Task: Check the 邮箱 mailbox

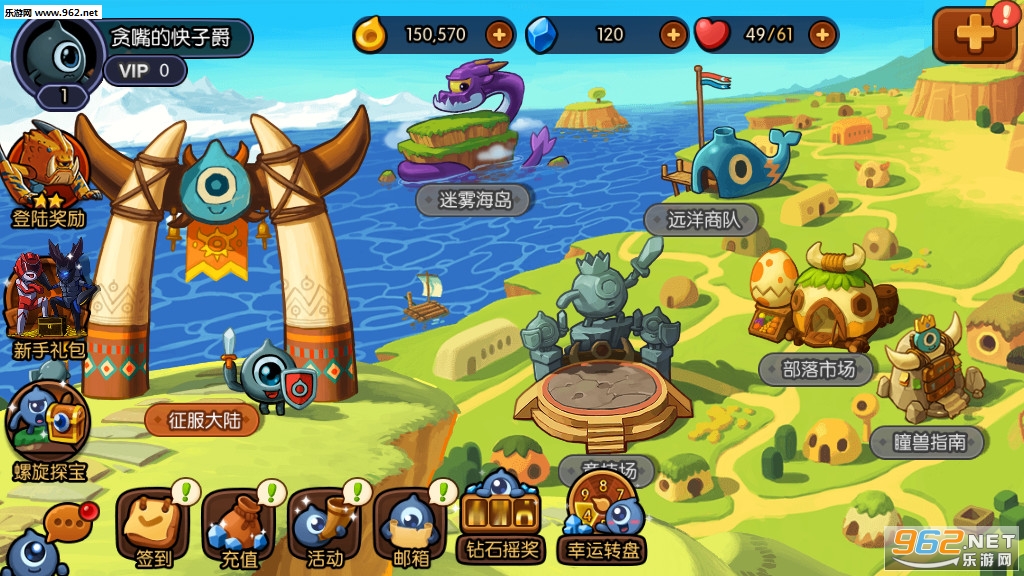Action: click(x=410, y=525)
